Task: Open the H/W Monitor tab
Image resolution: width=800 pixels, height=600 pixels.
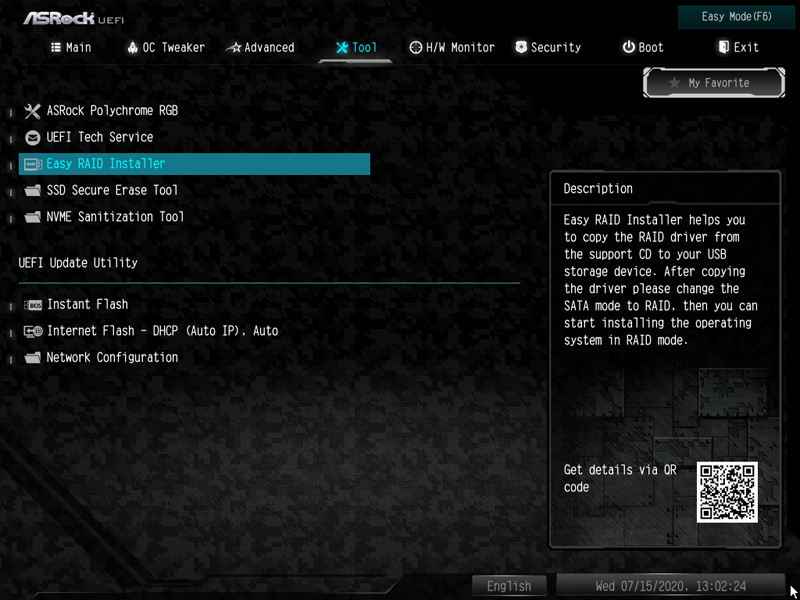Action: 452,47
